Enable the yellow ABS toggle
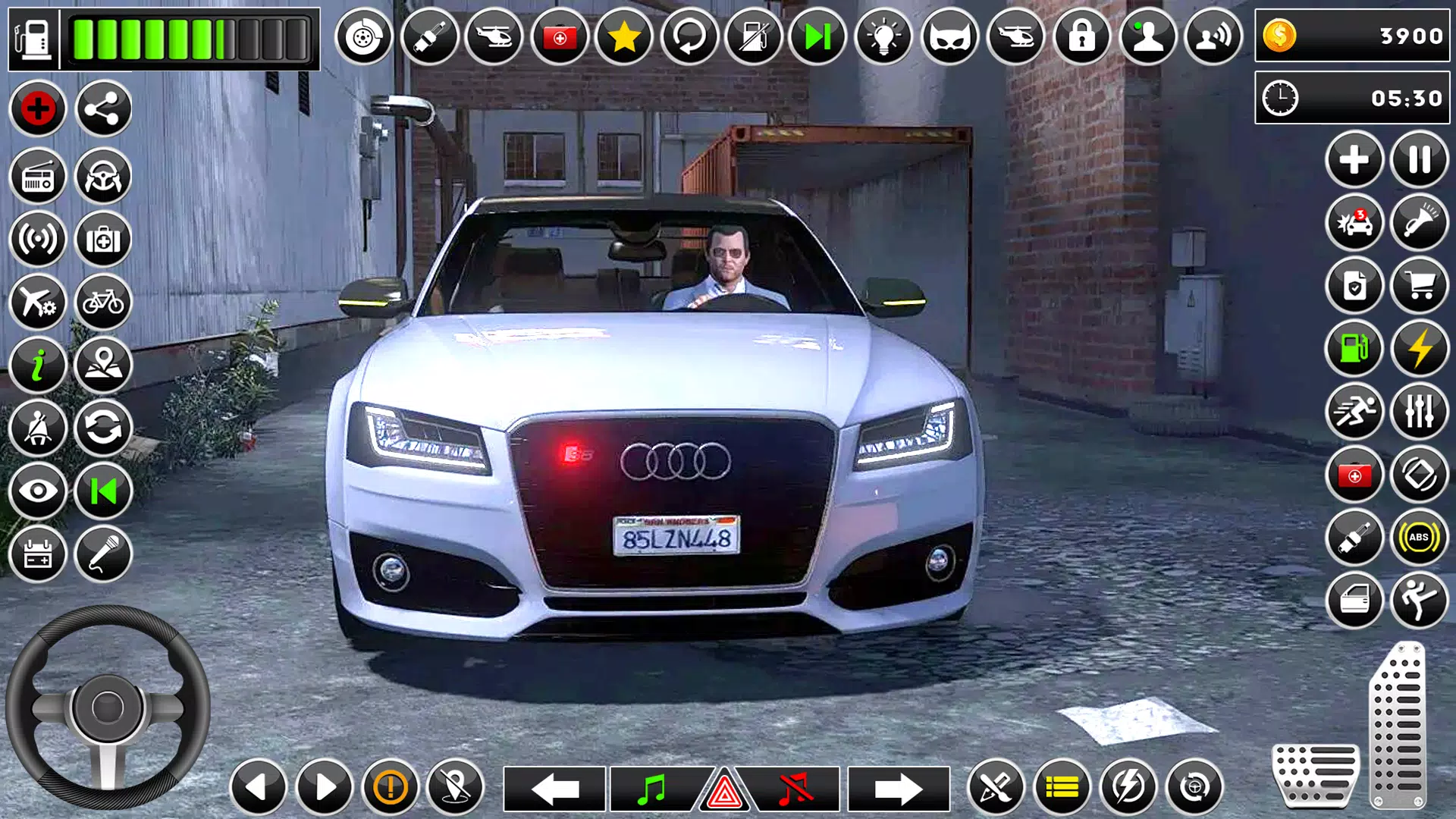Image resolution: width=1456 pixels, height=819 pixels. tap(1419, 538)
